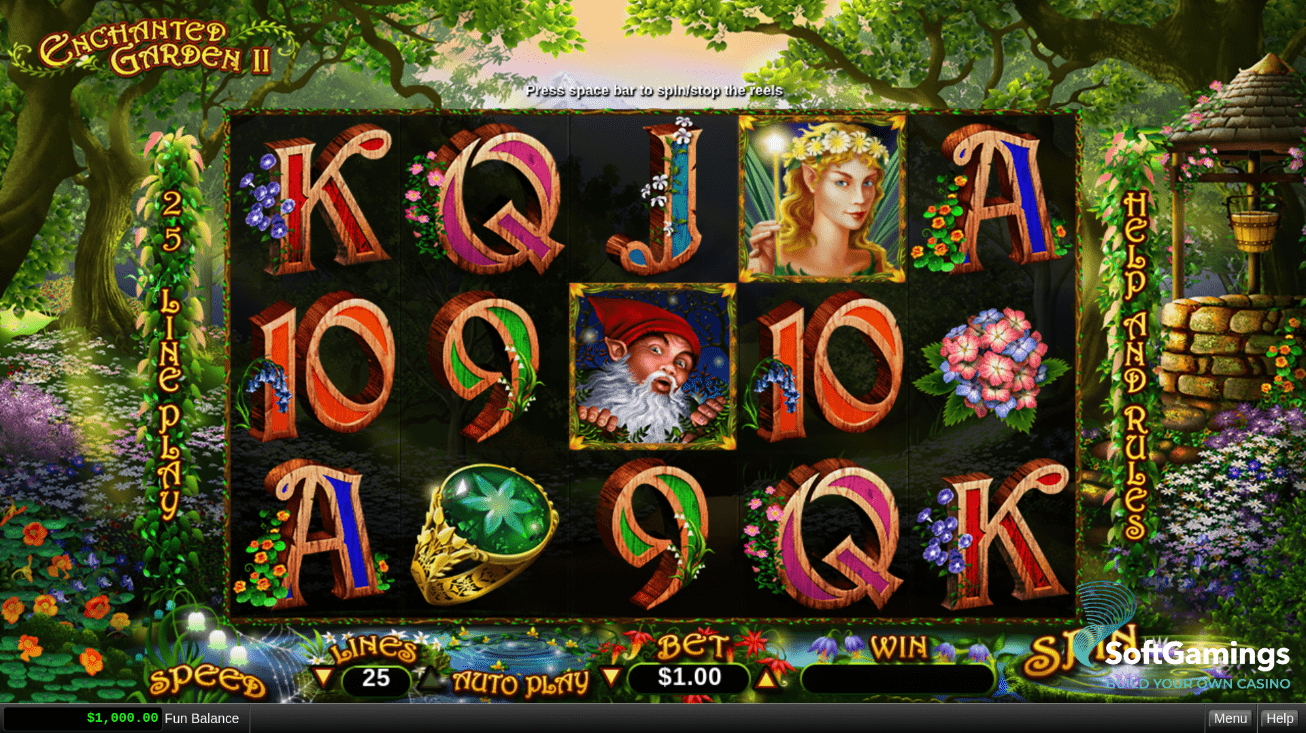Raise the bet amount
The height and width of the screenshot is (733, 1306).
pos(766,678)
